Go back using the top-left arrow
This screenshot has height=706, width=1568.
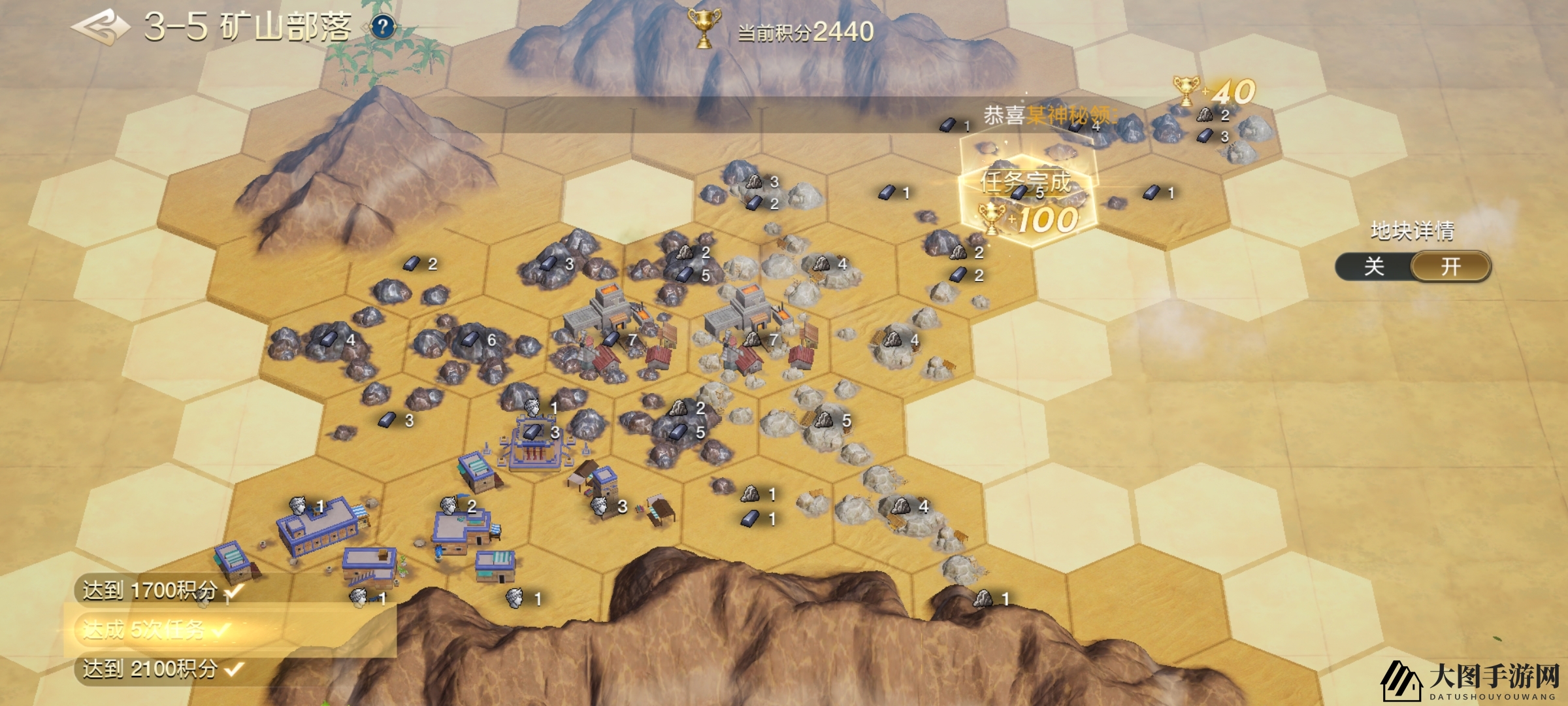(x=98, y=27)
